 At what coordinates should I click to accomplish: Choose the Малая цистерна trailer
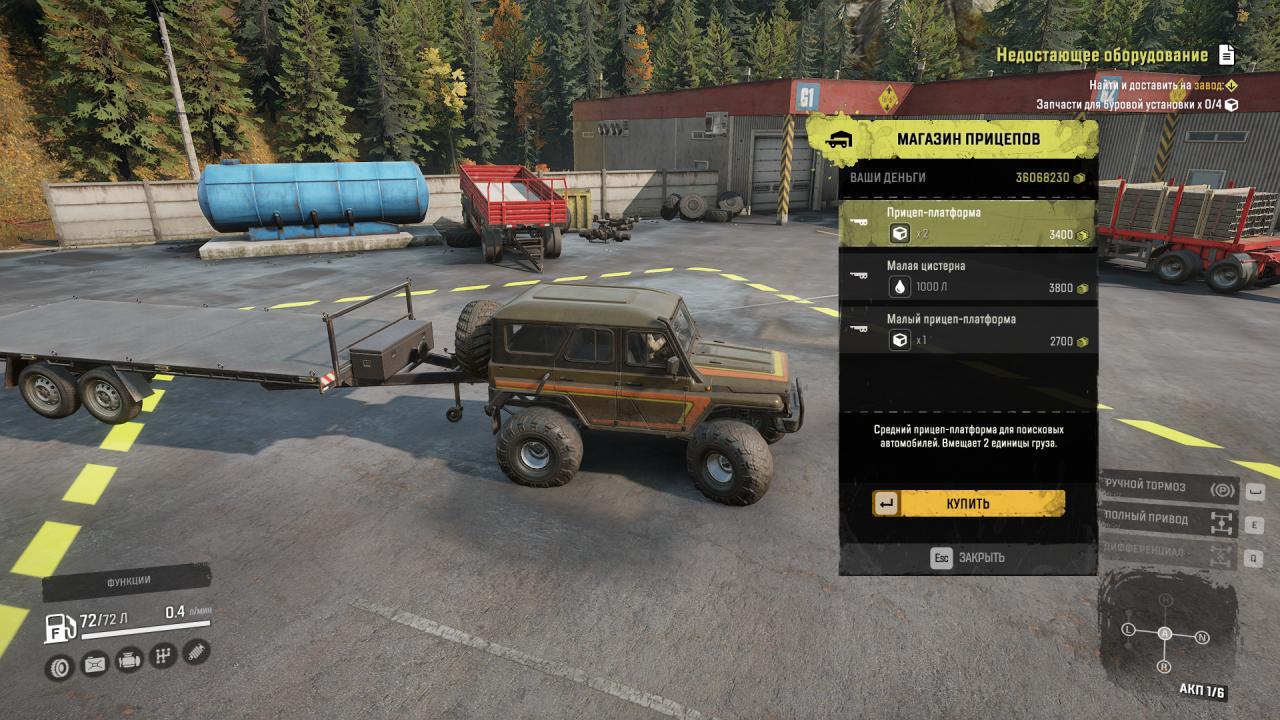966,277
